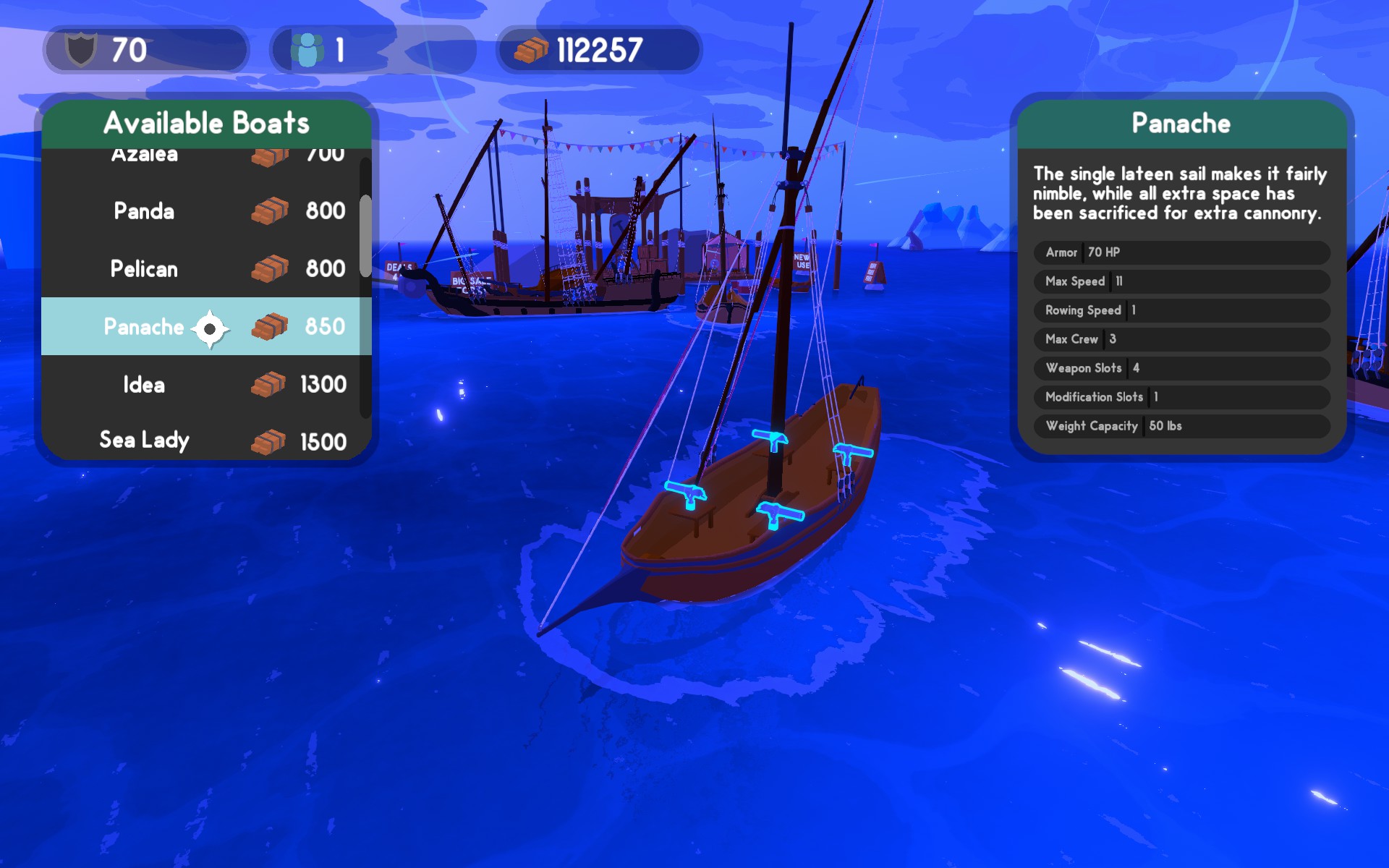Select the Sea Lady boat
The height and width of the screenshot is (868, 1389).
coord(203,440)
